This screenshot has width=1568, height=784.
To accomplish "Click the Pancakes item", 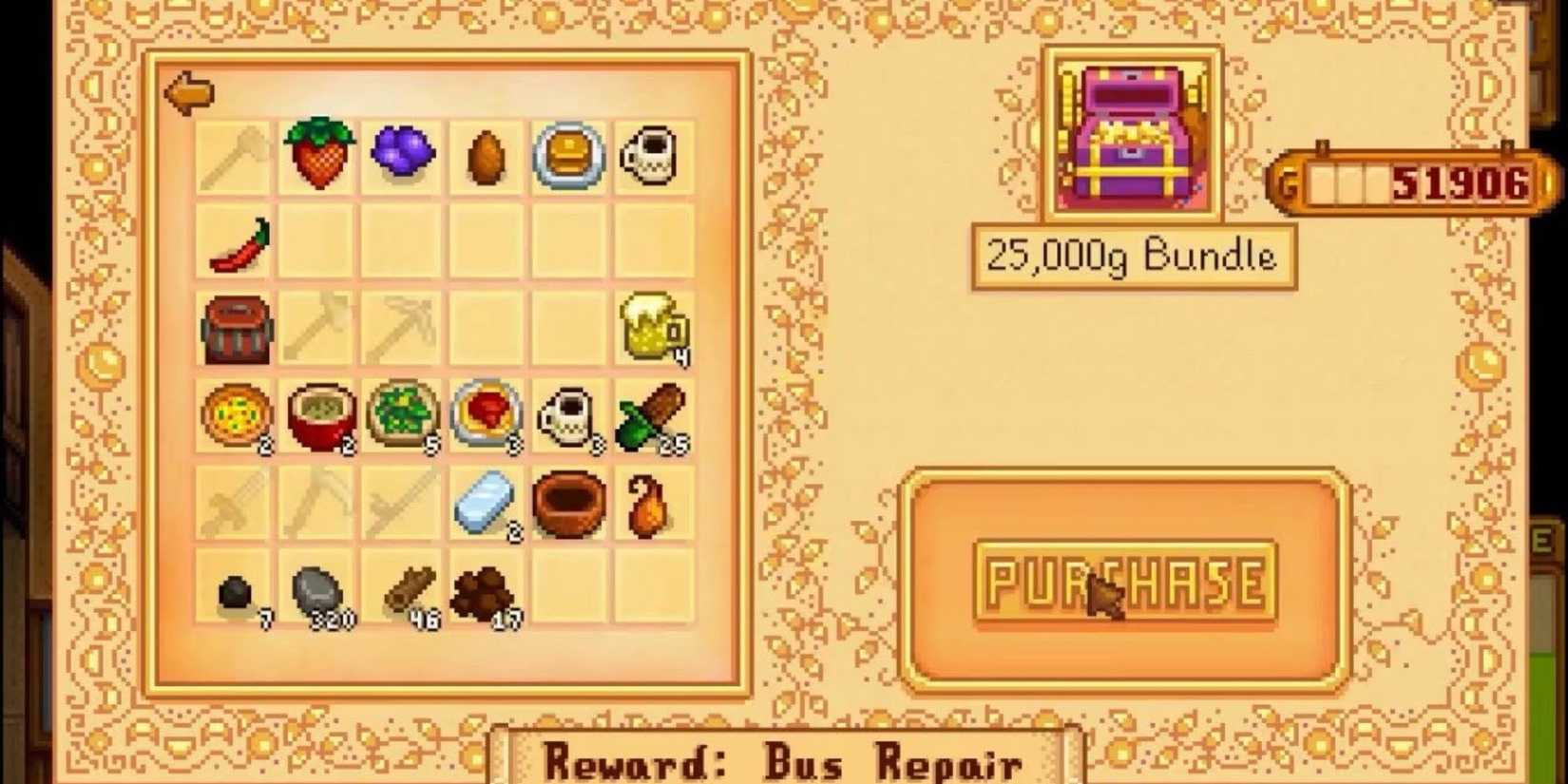I will (568, 157).
